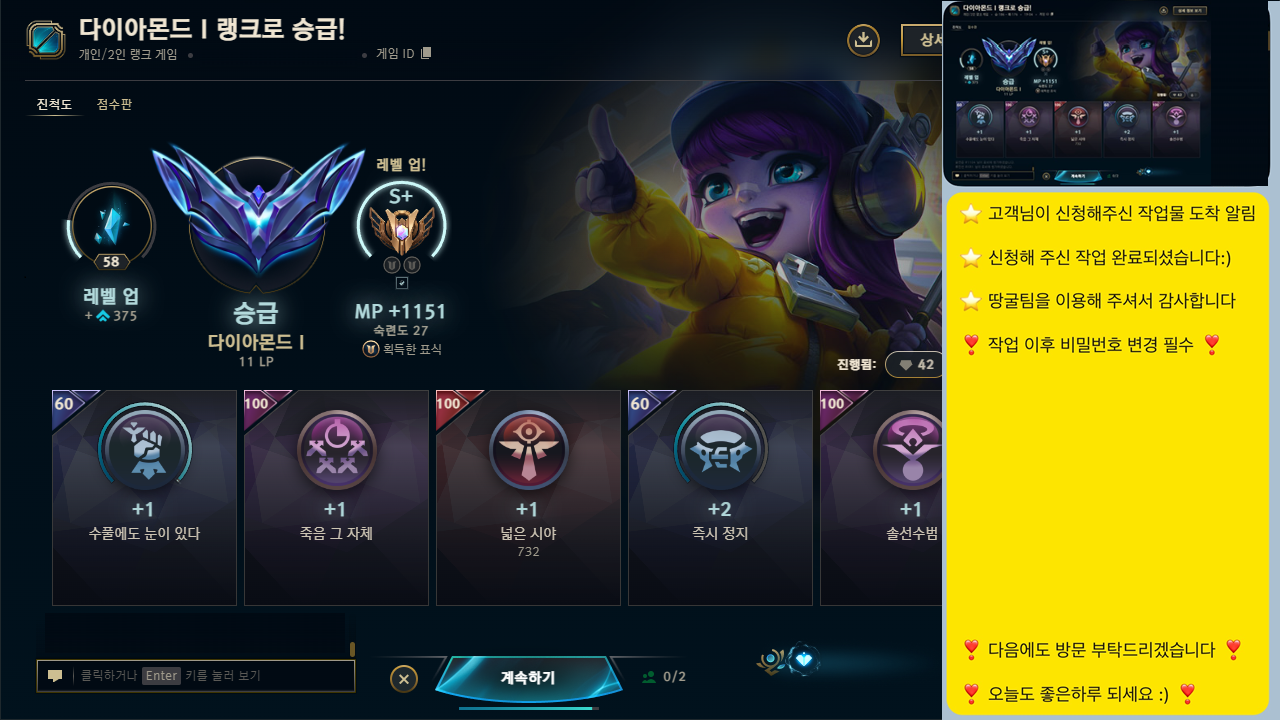
Task: Toggle the 획득한 표식 checkbox under MP +1151
Action: point(402,281)
